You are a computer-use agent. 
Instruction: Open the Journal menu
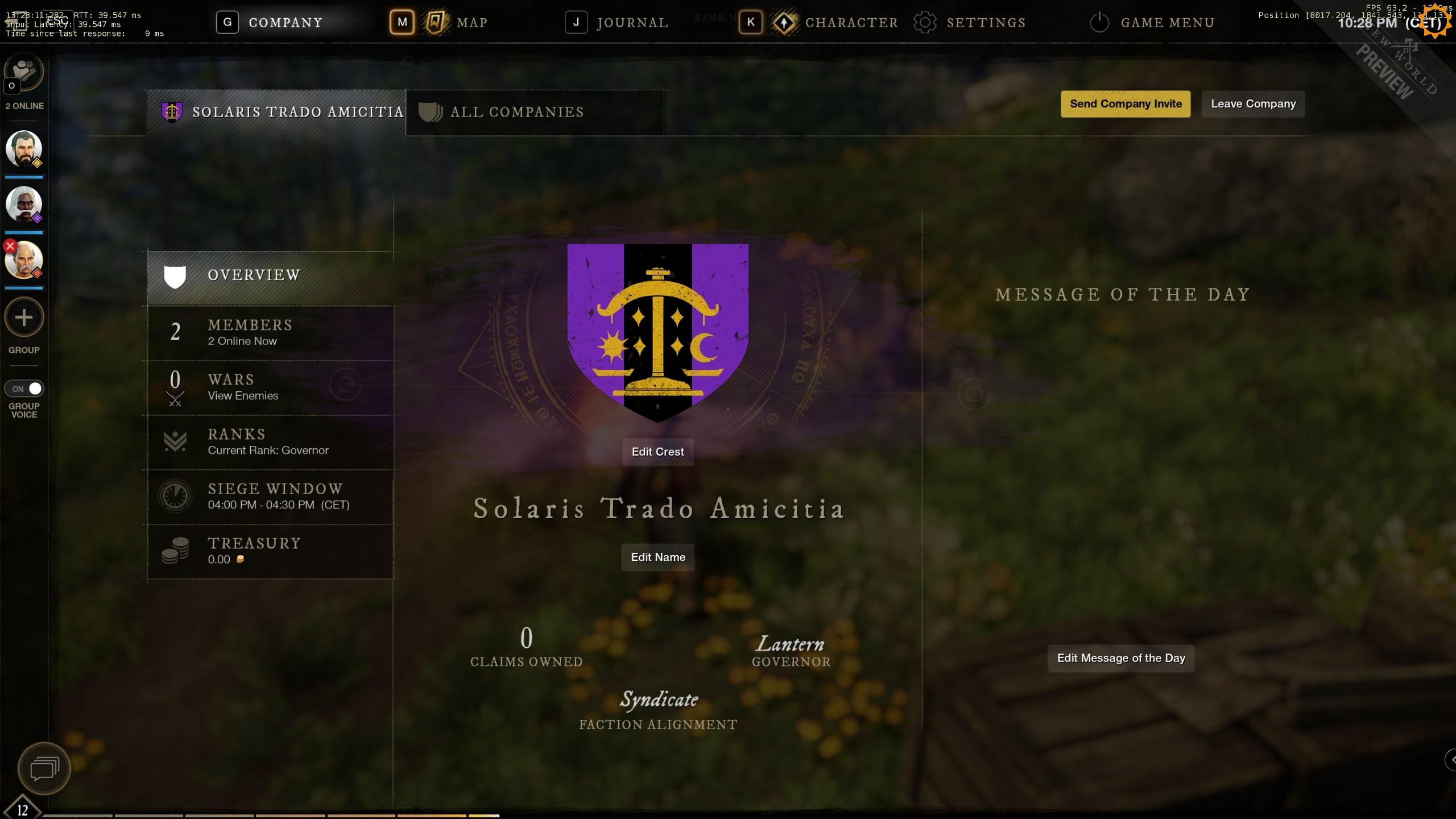click(x=631, y=23)
